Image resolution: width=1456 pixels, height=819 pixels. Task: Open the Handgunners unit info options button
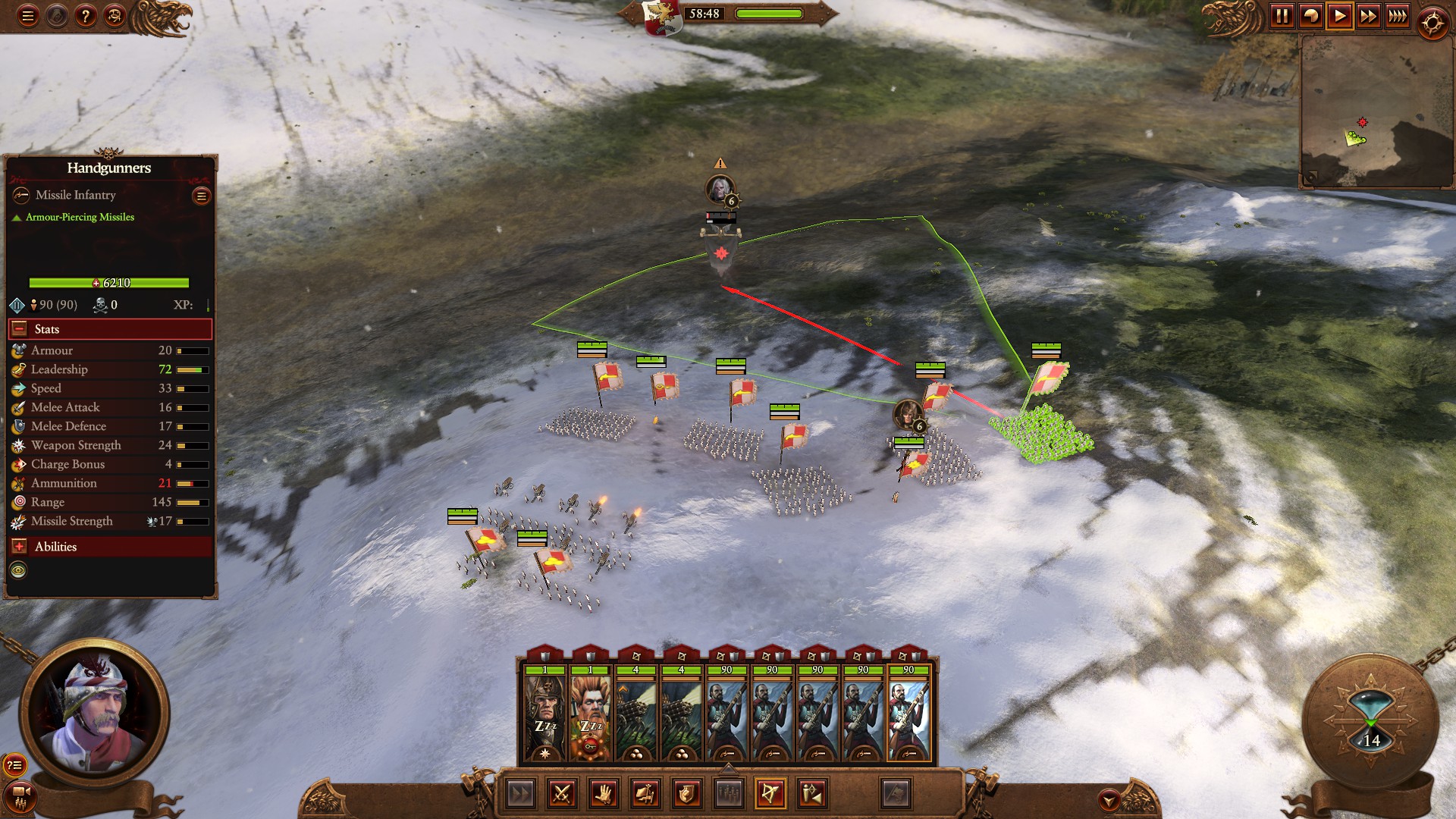click(x=201, y=196)
